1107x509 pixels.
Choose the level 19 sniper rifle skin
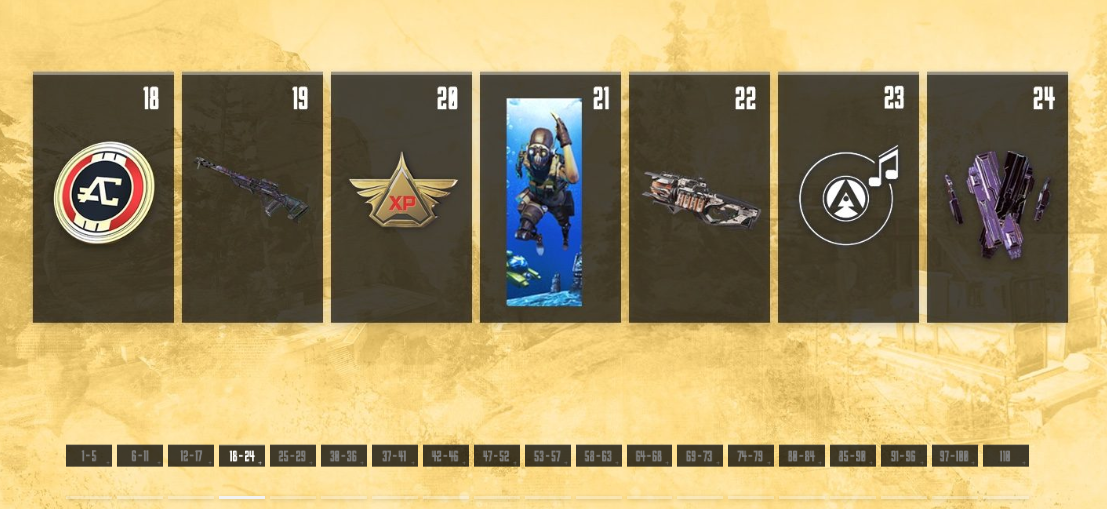tap(252, 197)
